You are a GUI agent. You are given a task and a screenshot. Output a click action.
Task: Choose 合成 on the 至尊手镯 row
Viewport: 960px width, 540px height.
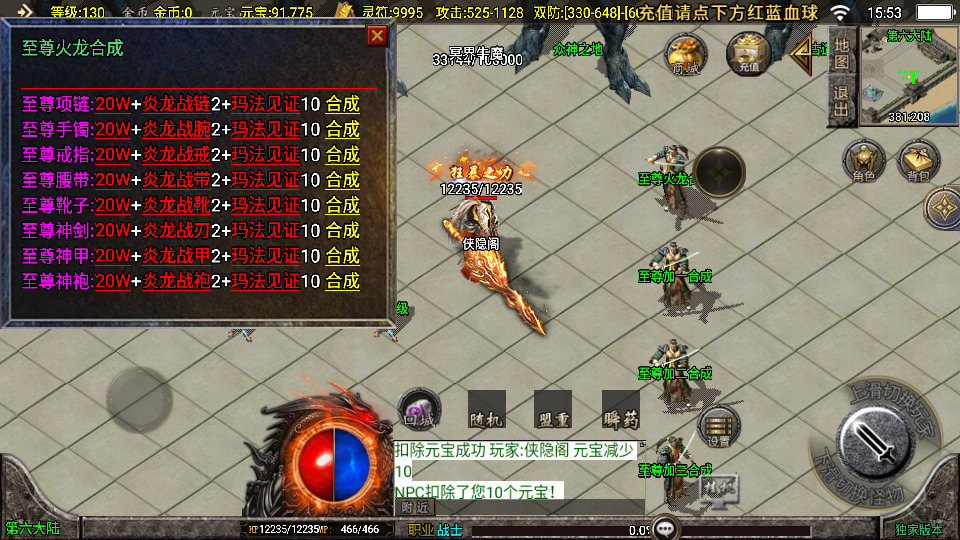(343, 129)
